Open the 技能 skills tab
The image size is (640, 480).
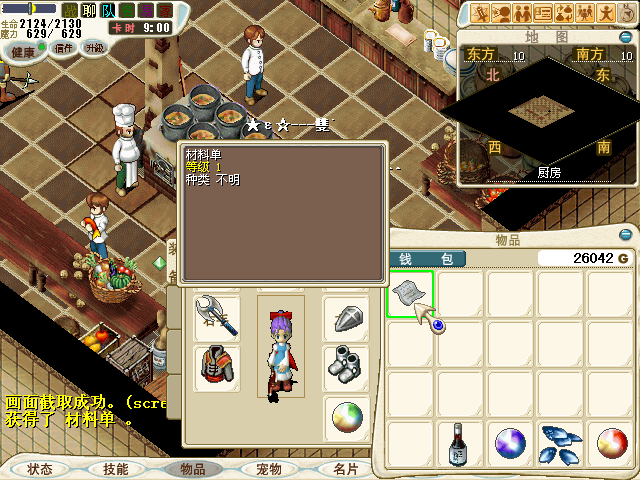[115, 468]
